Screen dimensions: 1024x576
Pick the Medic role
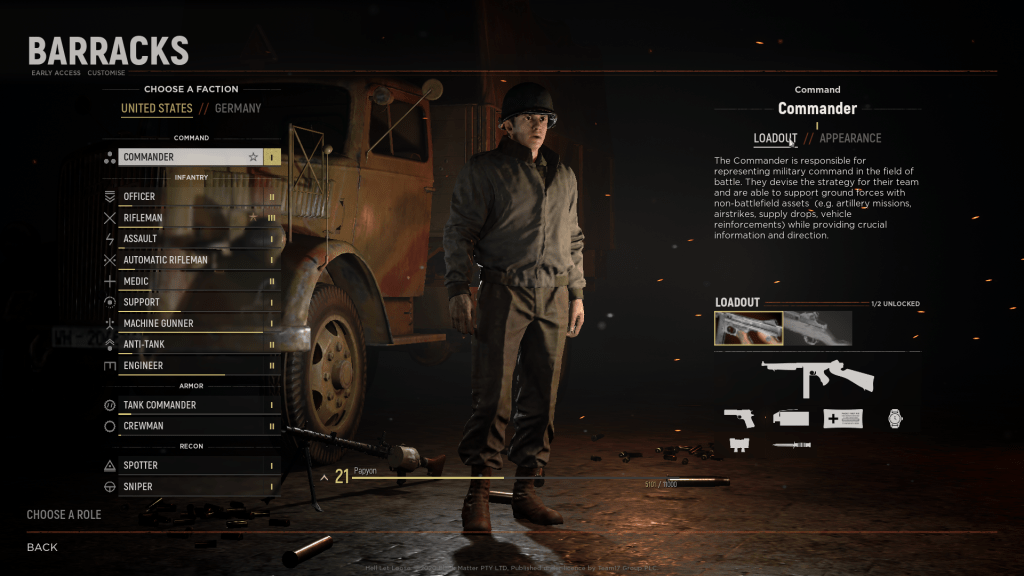[190, 281]
